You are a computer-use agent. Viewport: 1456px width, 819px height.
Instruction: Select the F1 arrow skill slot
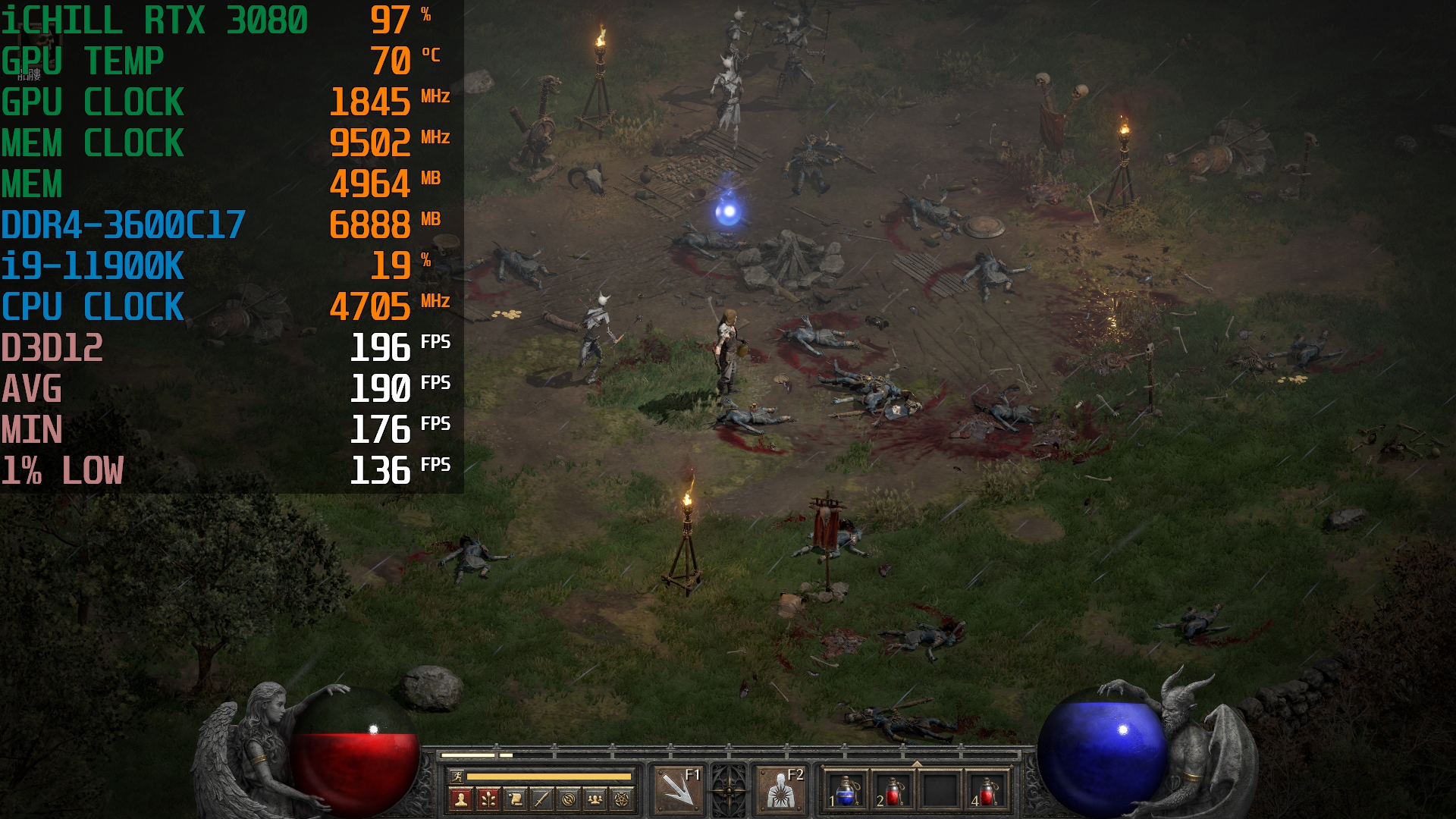[x=679, y=789]
